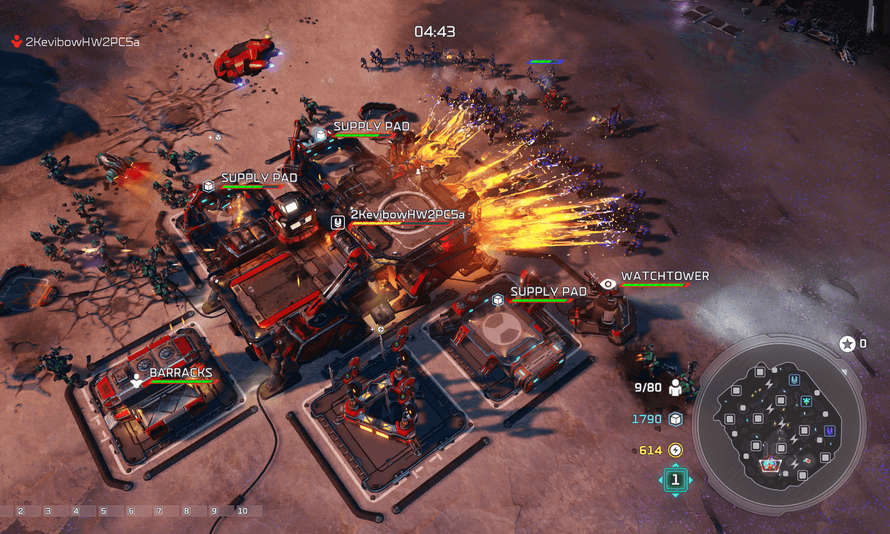The image size is (890, 534).
Task: Choose control group slot 2
Action: [x=20, y=511]
